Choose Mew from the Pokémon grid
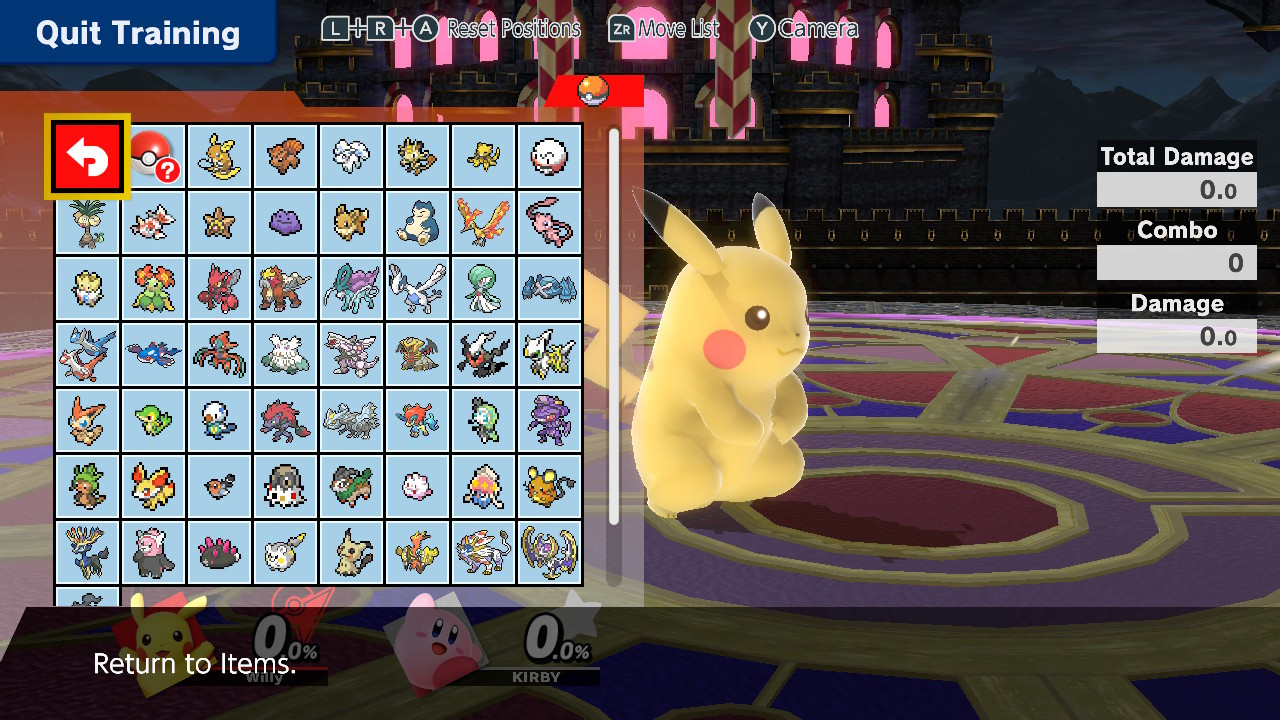Screen dimensions: 1280x720 click(x=549, y=222)
